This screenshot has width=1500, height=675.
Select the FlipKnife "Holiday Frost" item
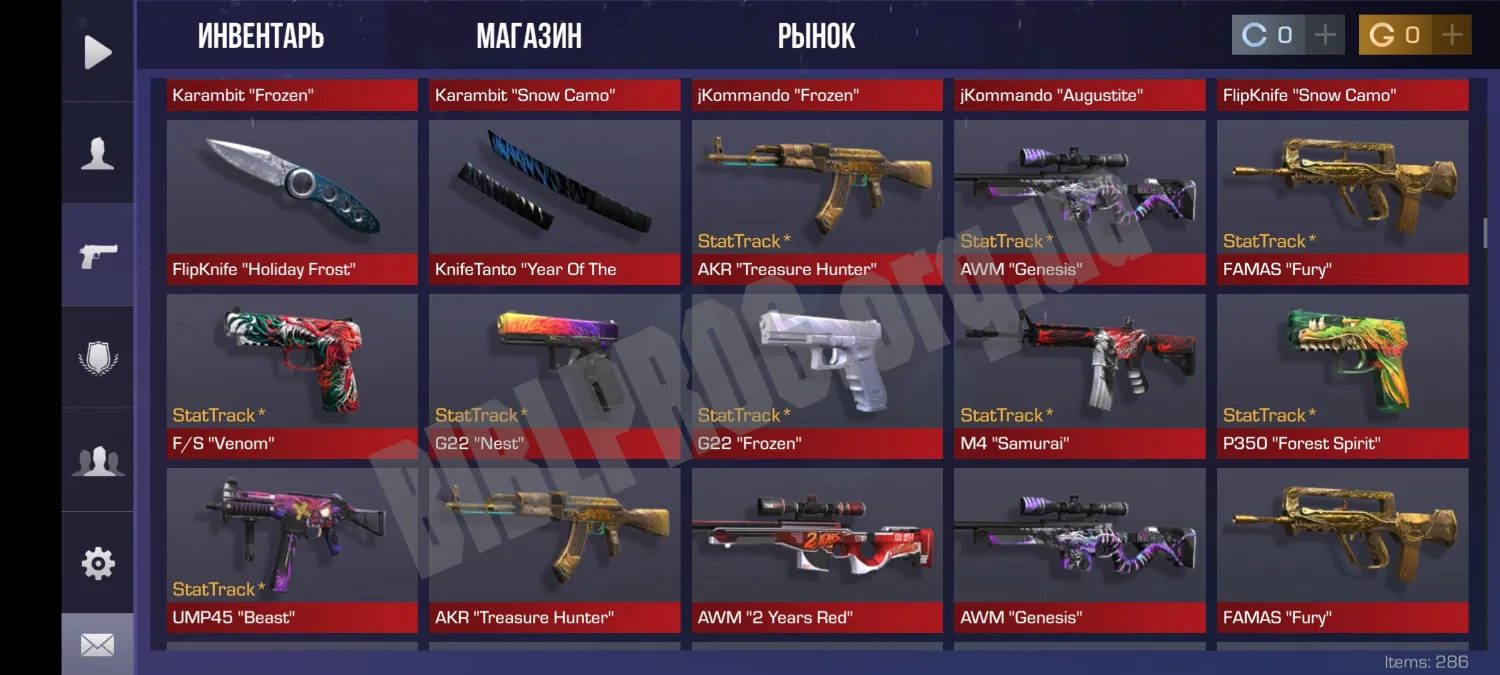[292, 202]
